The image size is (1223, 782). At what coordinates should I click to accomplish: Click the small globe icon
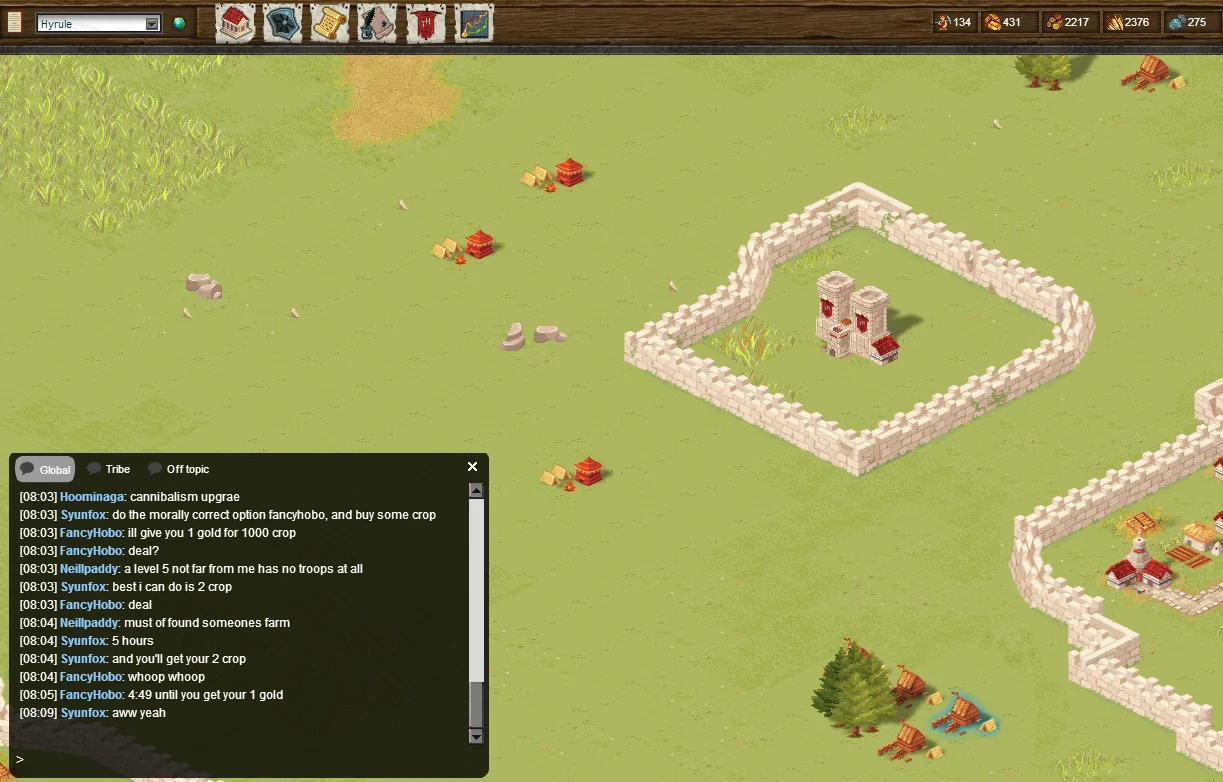click(x=179, y=24)
